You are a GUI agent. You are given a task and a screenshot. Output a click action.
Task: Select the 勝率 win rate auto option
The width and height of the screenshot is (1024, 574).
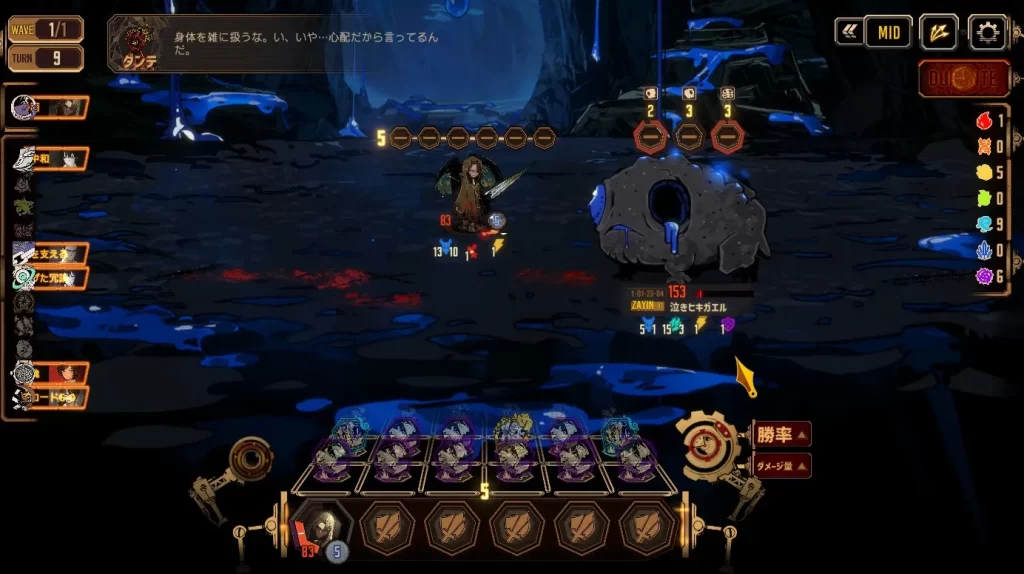click(x=780, y=434)
